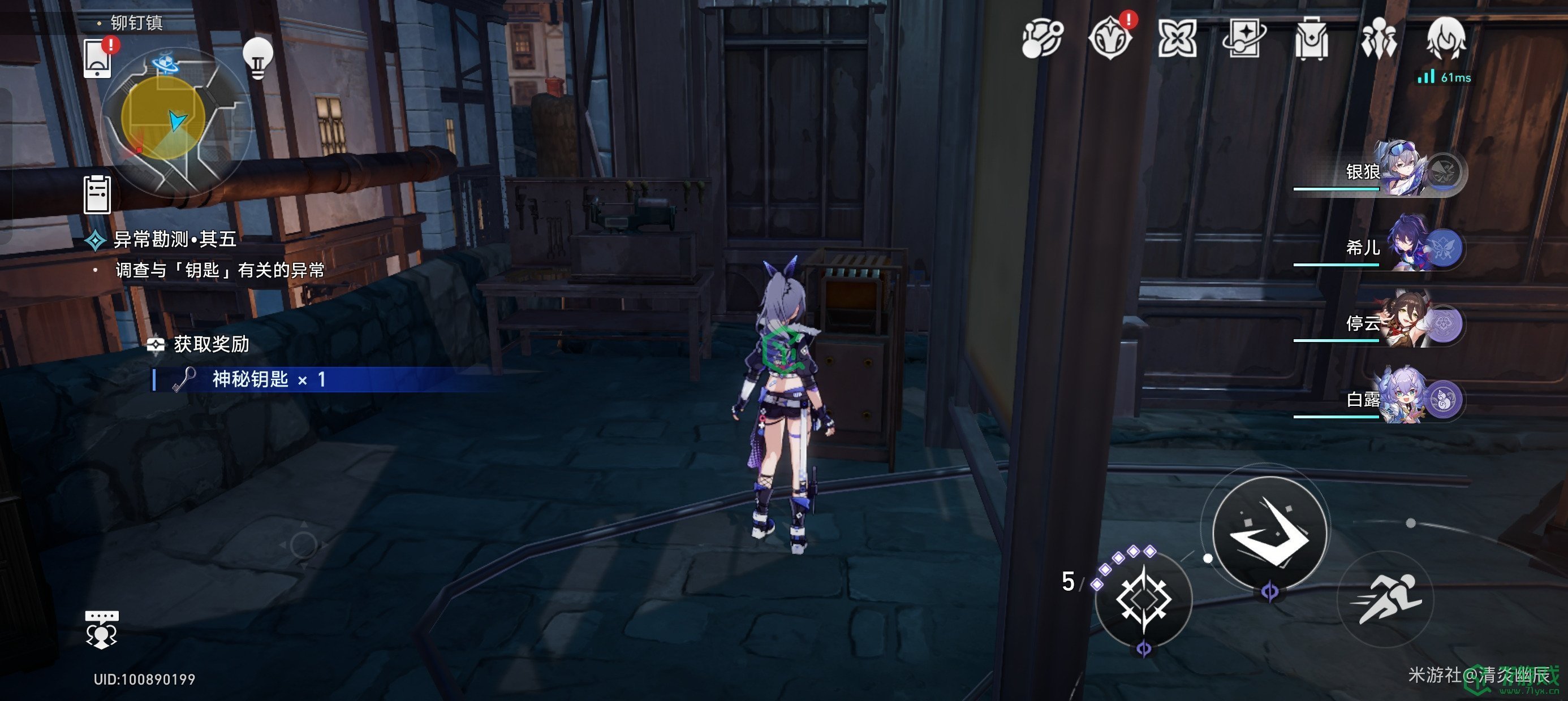Switch to 白露 in the party
Screen dimensions: 1568x701
pos(1400,399)
